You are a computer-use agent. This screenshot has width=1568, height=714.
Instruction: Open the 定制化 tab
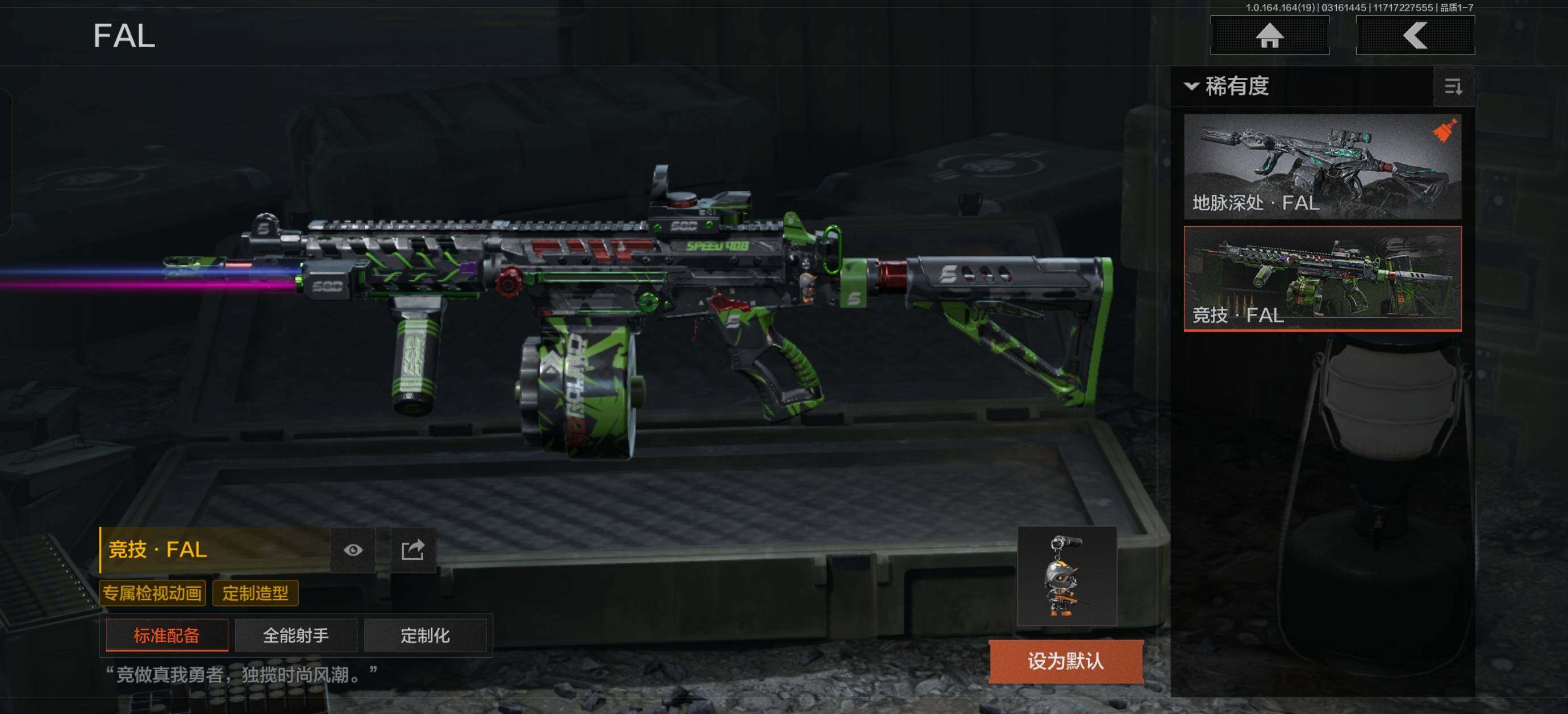coord(425,636)
